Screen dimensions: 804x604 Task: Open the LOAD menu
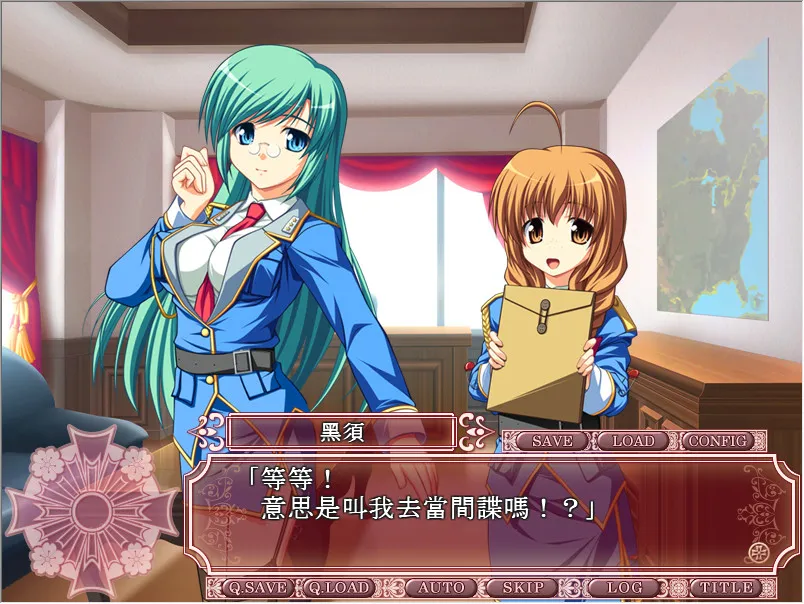(633, 441)
